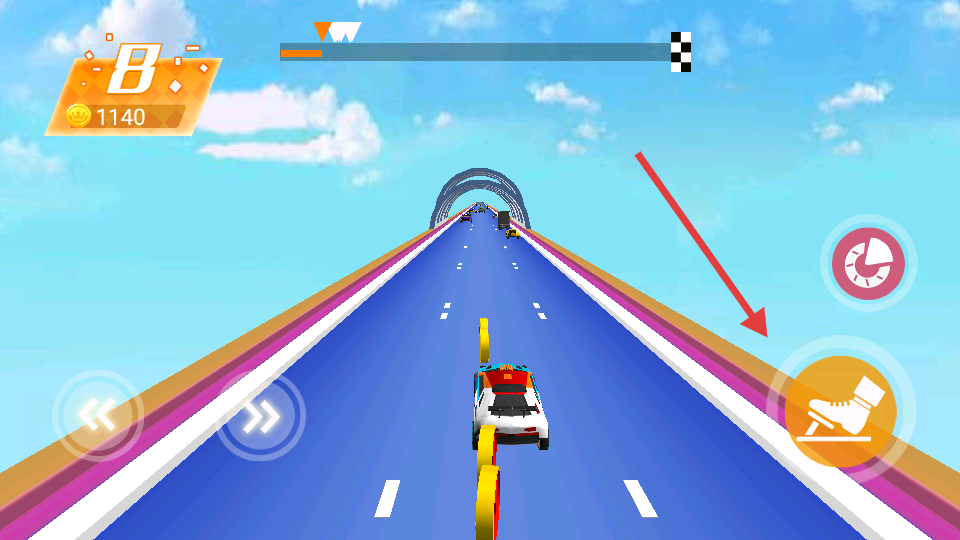Steer right with the double-arrow button

[x=261, y=415]
